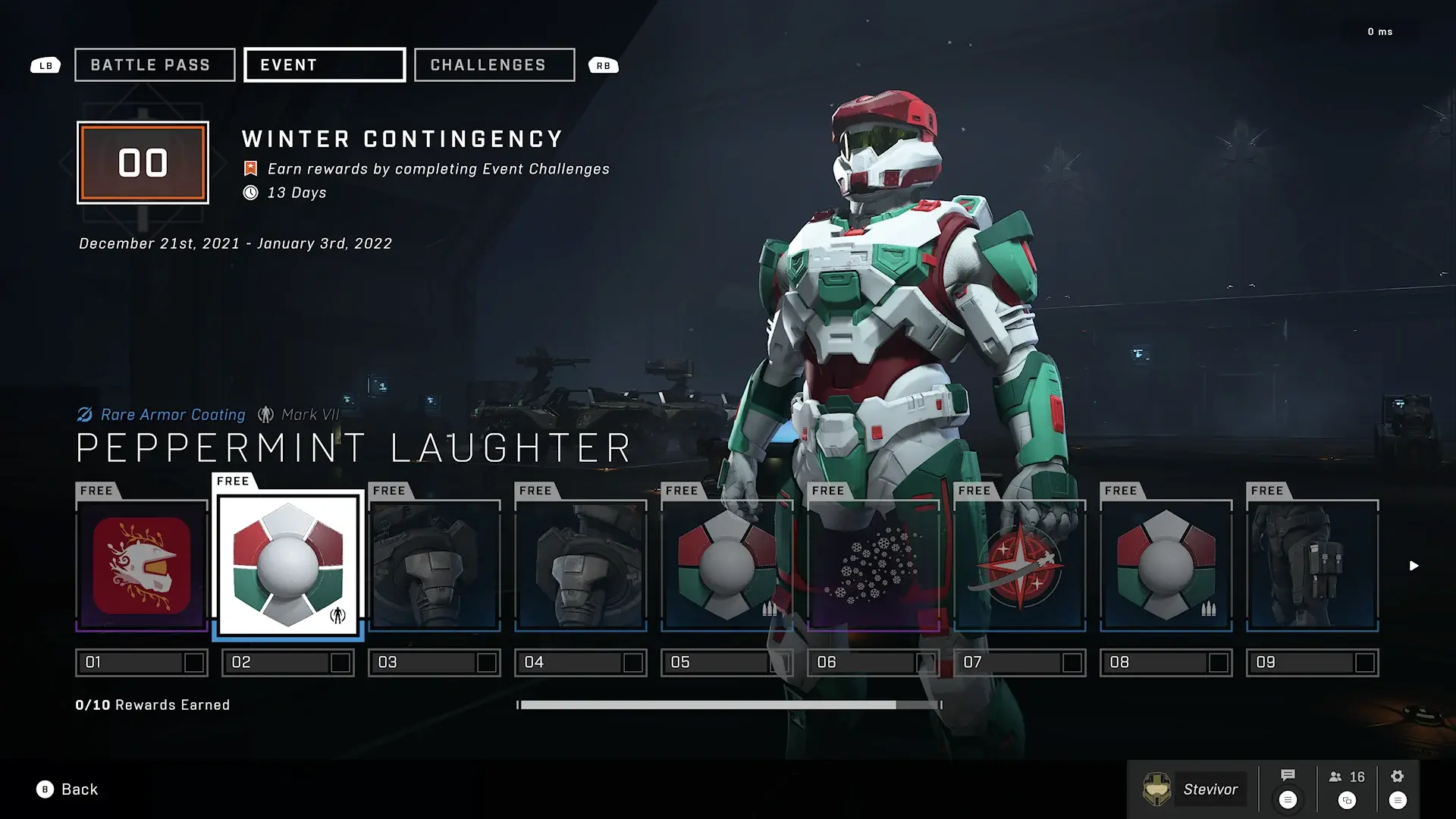Choose the Peppermint Laughter armor coating reward
Viewport: 1456px width, 819px height.
click(x=288, y=566)
